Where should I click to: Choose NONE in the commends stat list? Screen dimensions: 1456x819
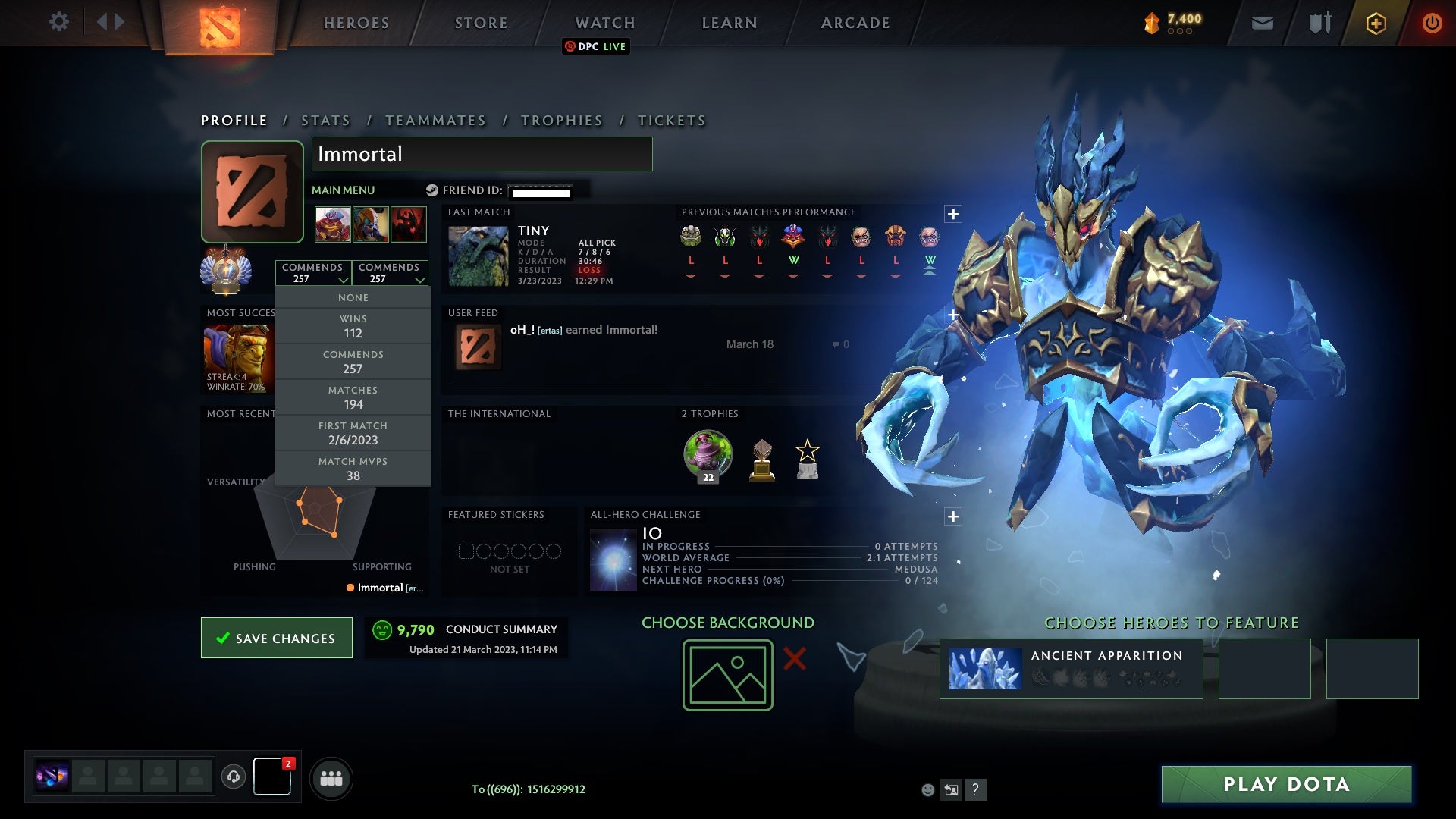353,297
